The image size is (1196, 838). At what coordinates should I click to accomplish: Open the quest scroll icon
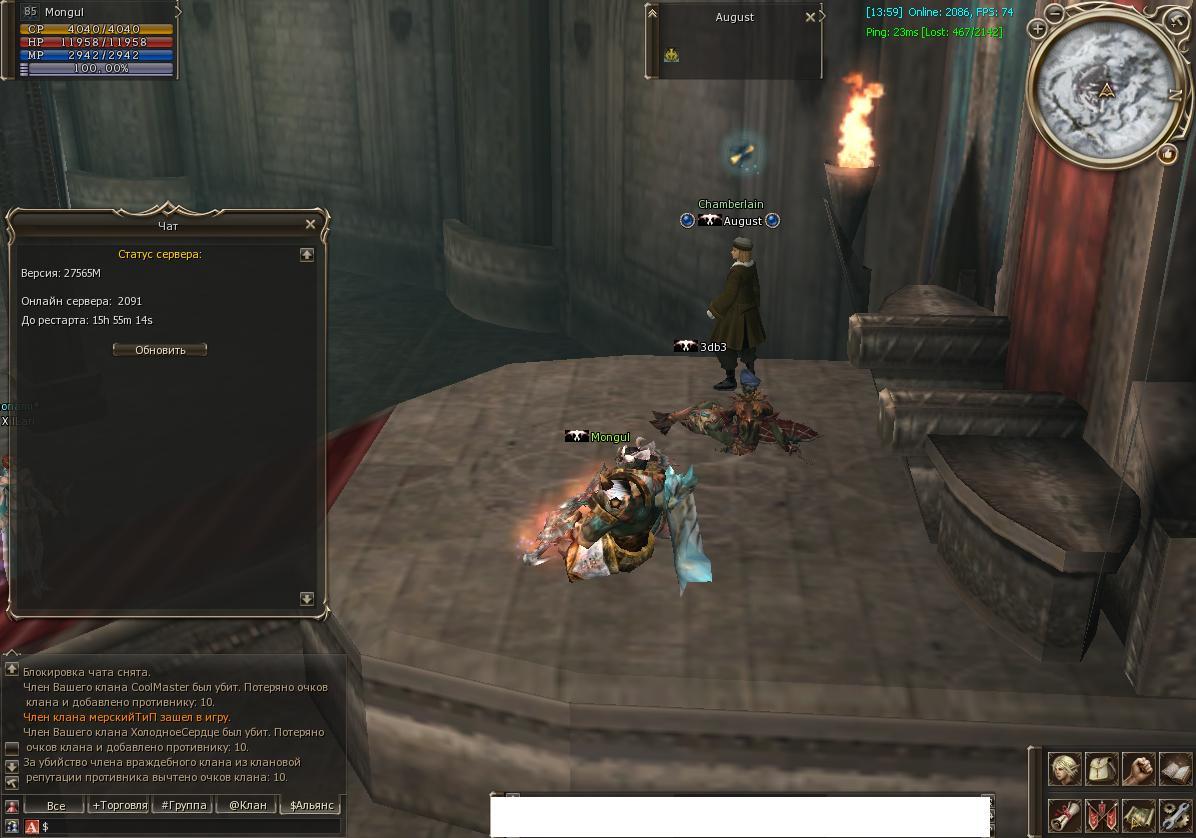click(x=1064, y=815)
